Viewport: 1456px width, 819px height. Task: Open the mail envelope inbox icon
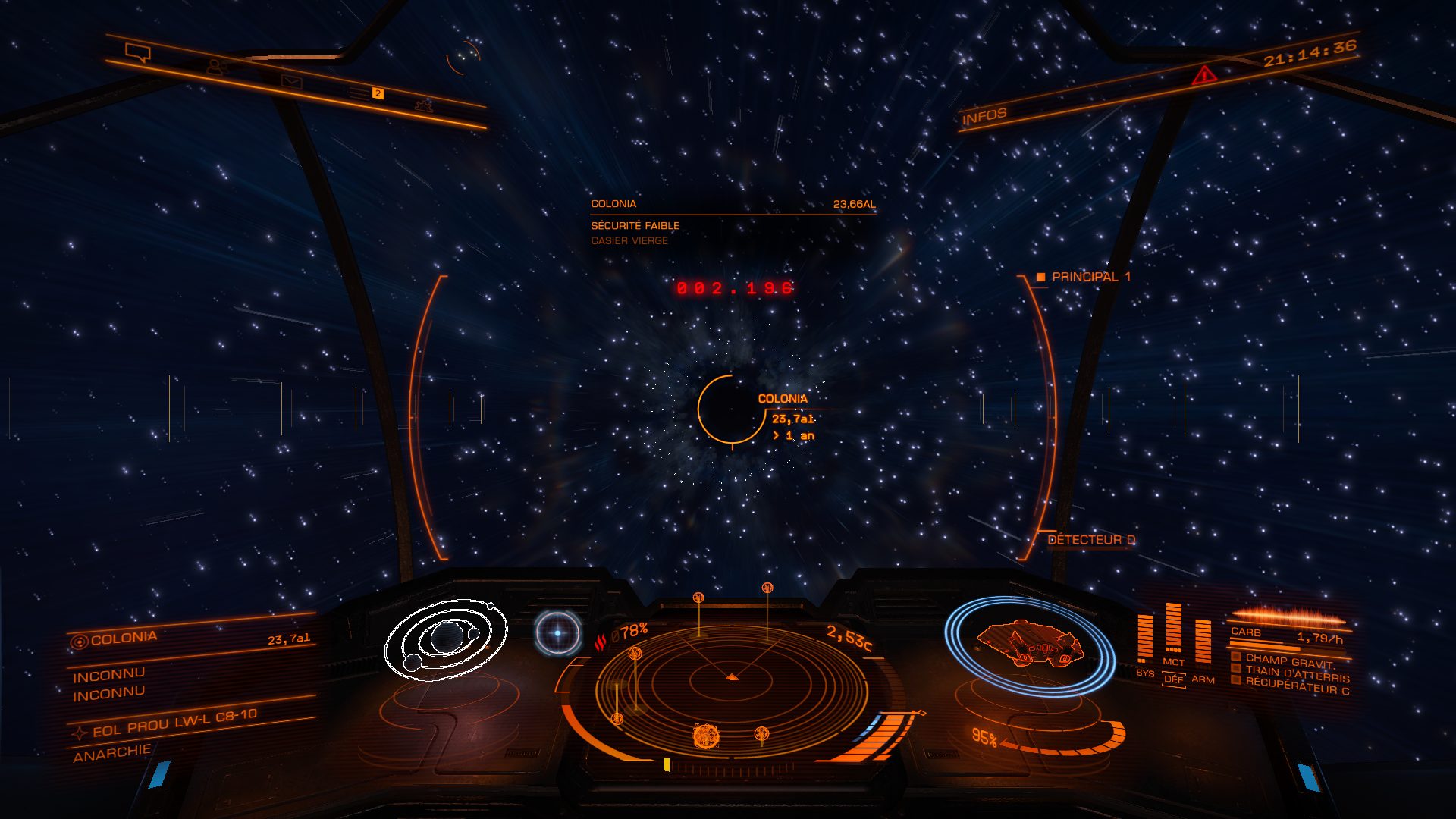291,81
